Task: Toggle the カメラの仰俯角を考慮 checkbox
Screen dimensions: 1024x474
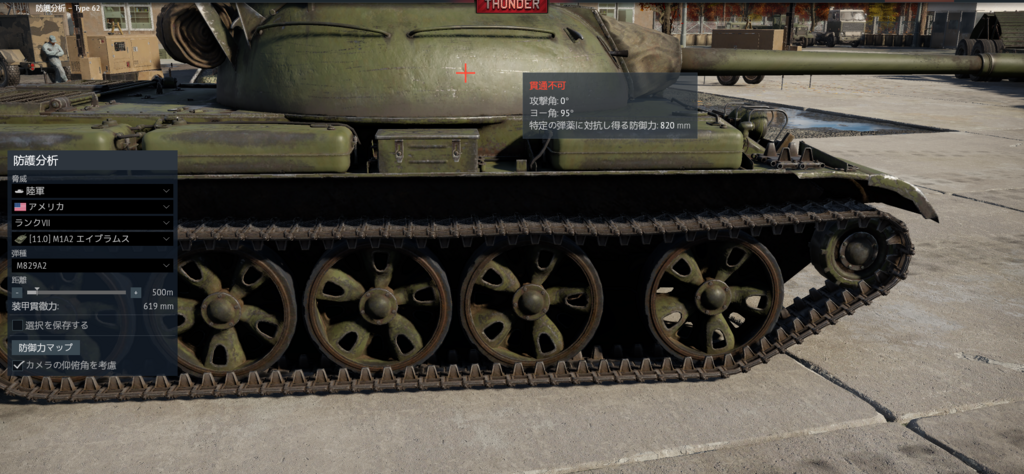Action: tap(18, 365)
